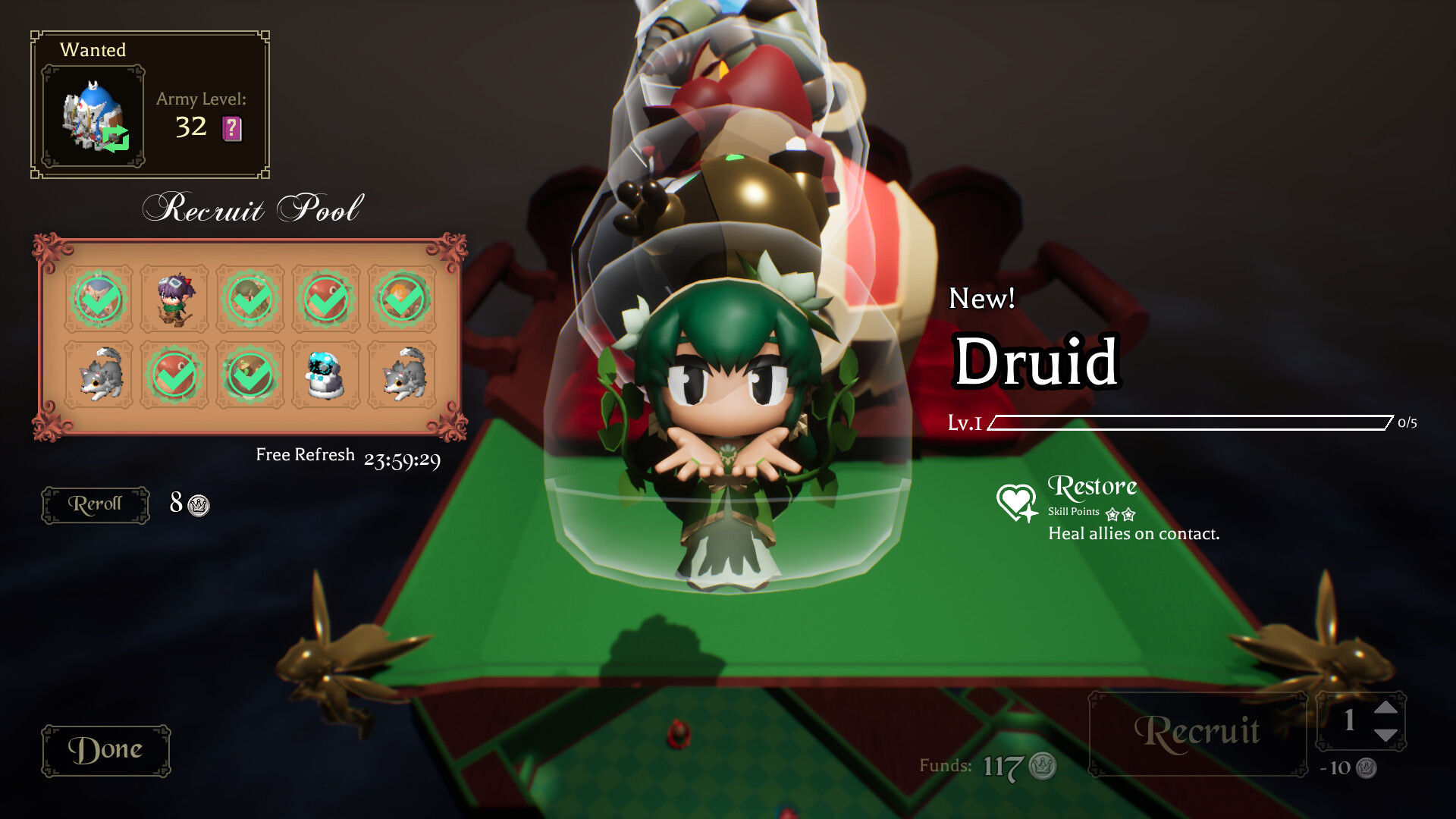Open the Recruit Pool section title
This screenshot has height=819, width=1456.
point(253,207)
